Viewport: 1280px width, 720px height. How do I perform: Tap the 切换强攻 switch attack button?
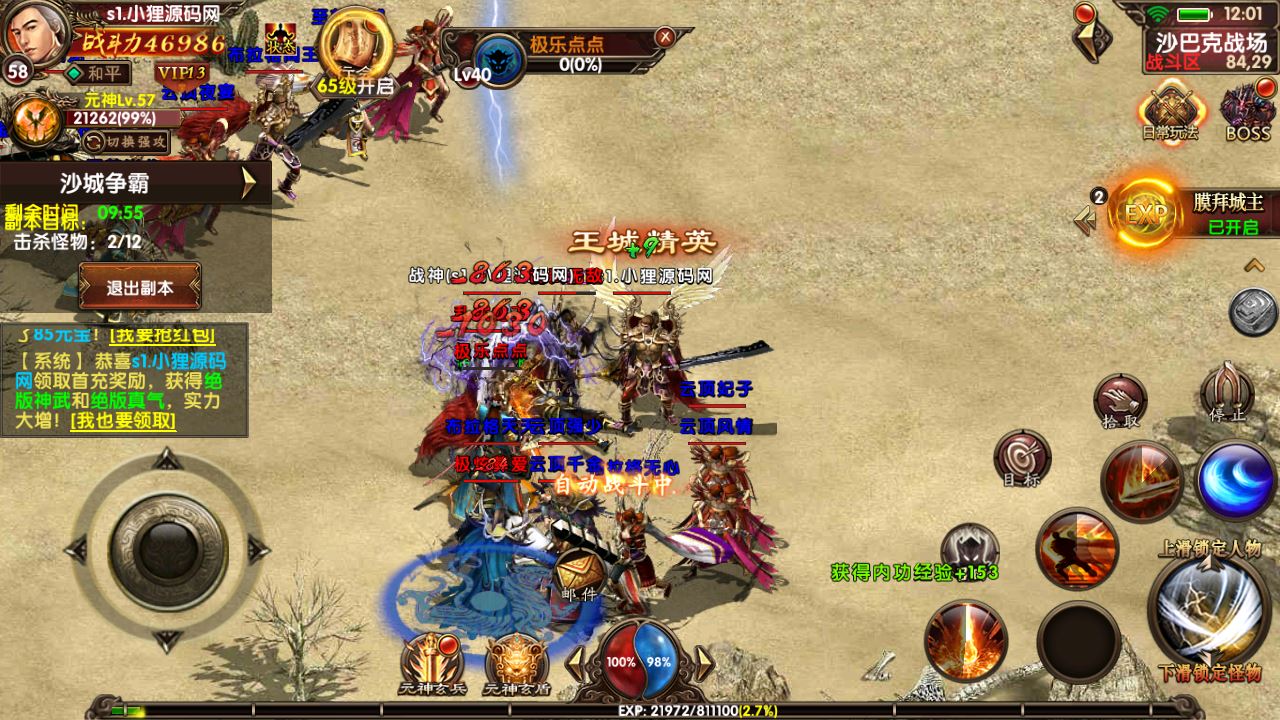[126, 142]
